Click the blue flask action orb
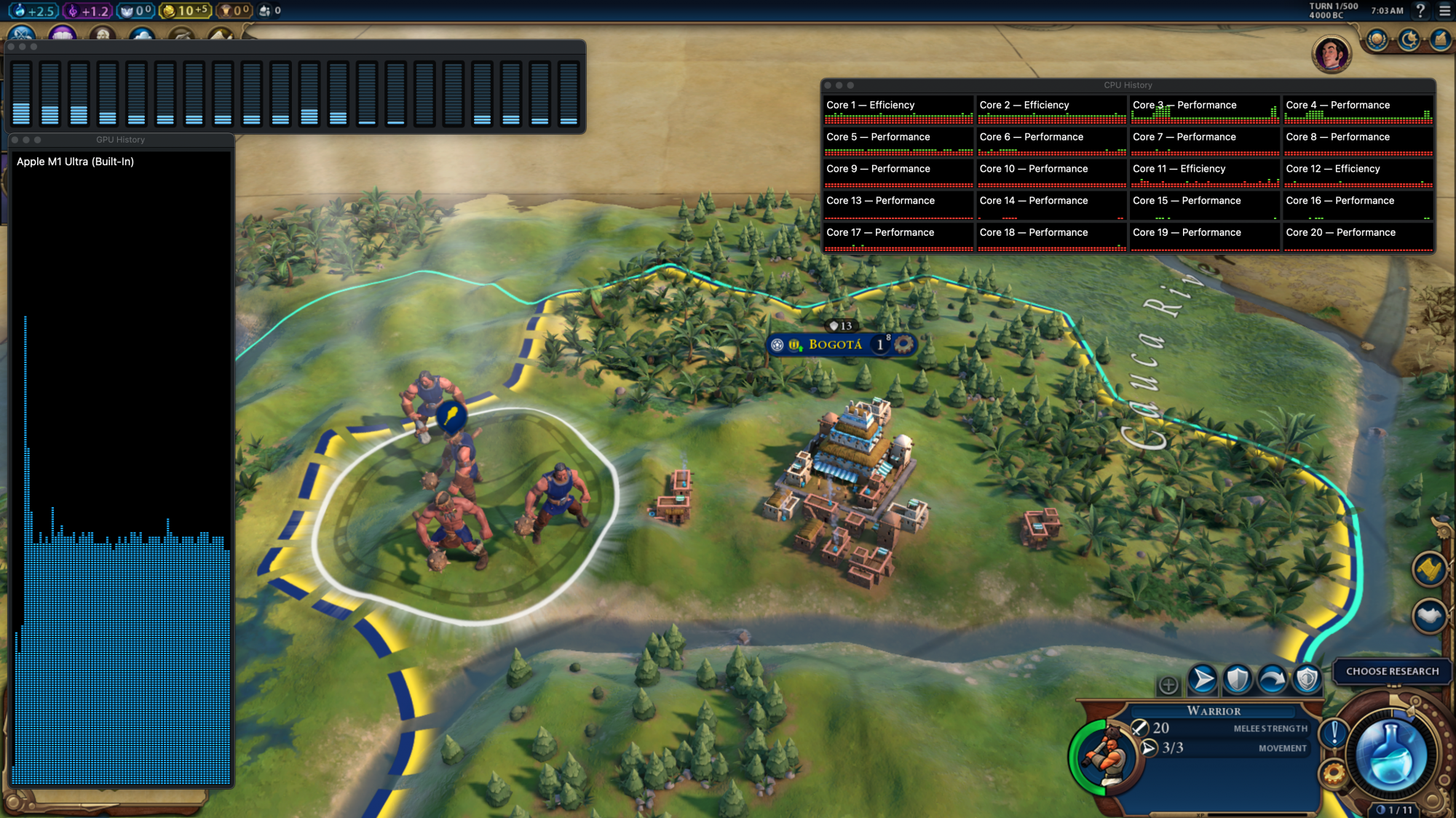 [x=1390, y=756]
